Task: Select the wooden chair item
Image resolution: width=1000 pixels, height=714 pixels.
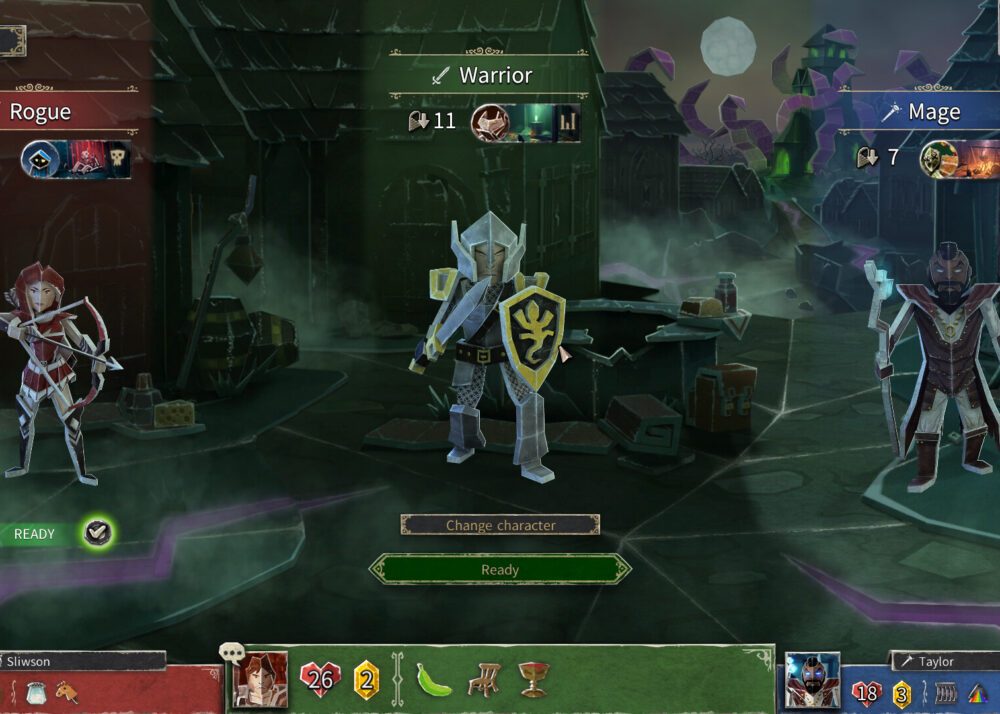Action: coord(484,680)
